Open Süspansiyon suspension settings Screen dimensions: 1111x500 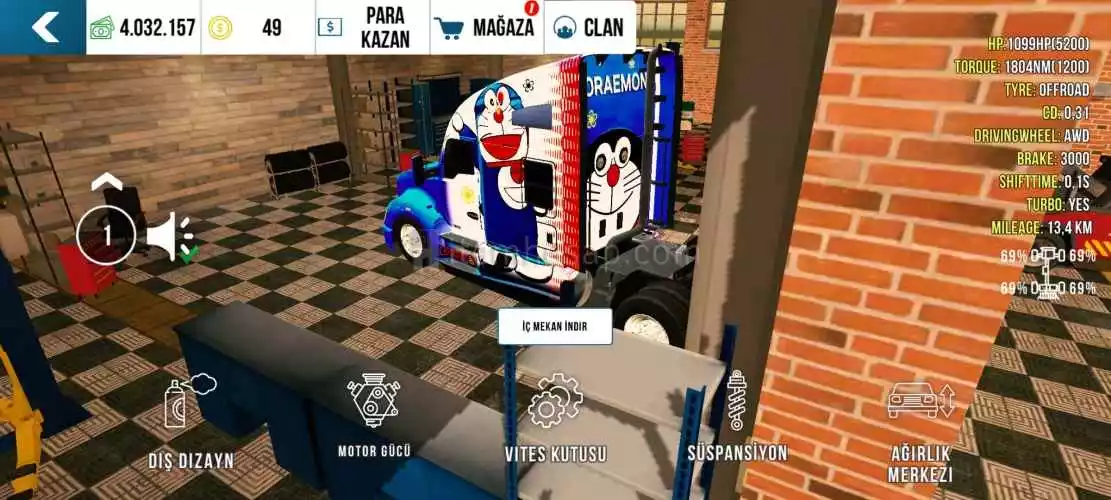(737, 418)
